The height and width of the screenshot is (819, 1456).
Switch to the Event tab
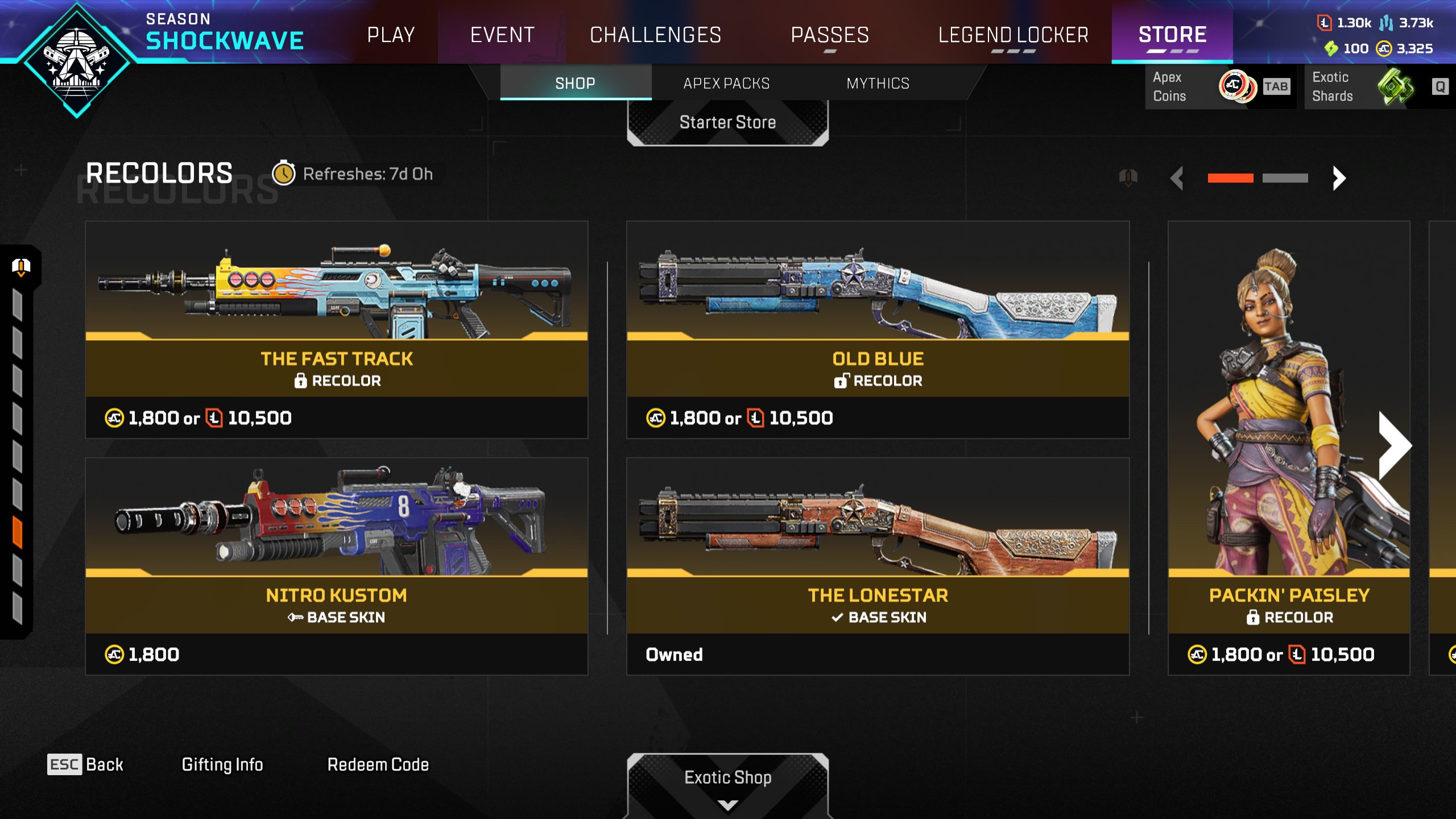(502, 35)
